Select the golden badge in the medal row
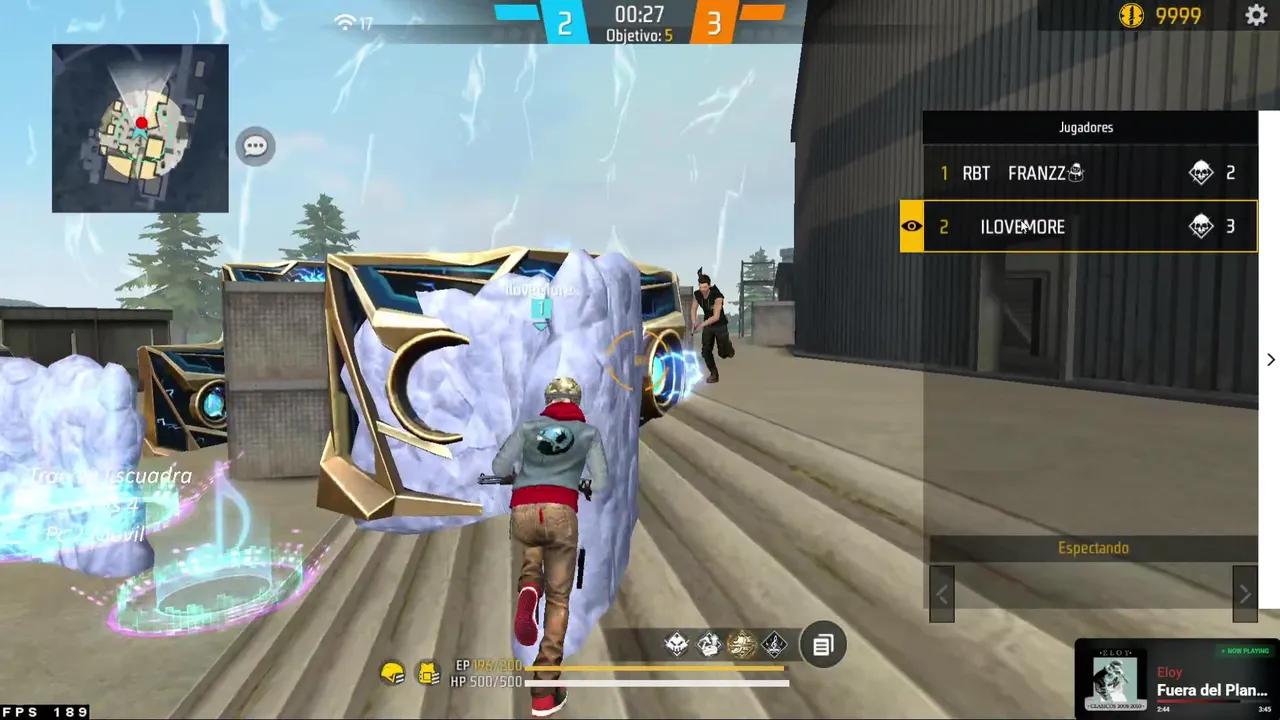Image resolution: width=1280 pixels, height=720 pixels. pos(742,644)
